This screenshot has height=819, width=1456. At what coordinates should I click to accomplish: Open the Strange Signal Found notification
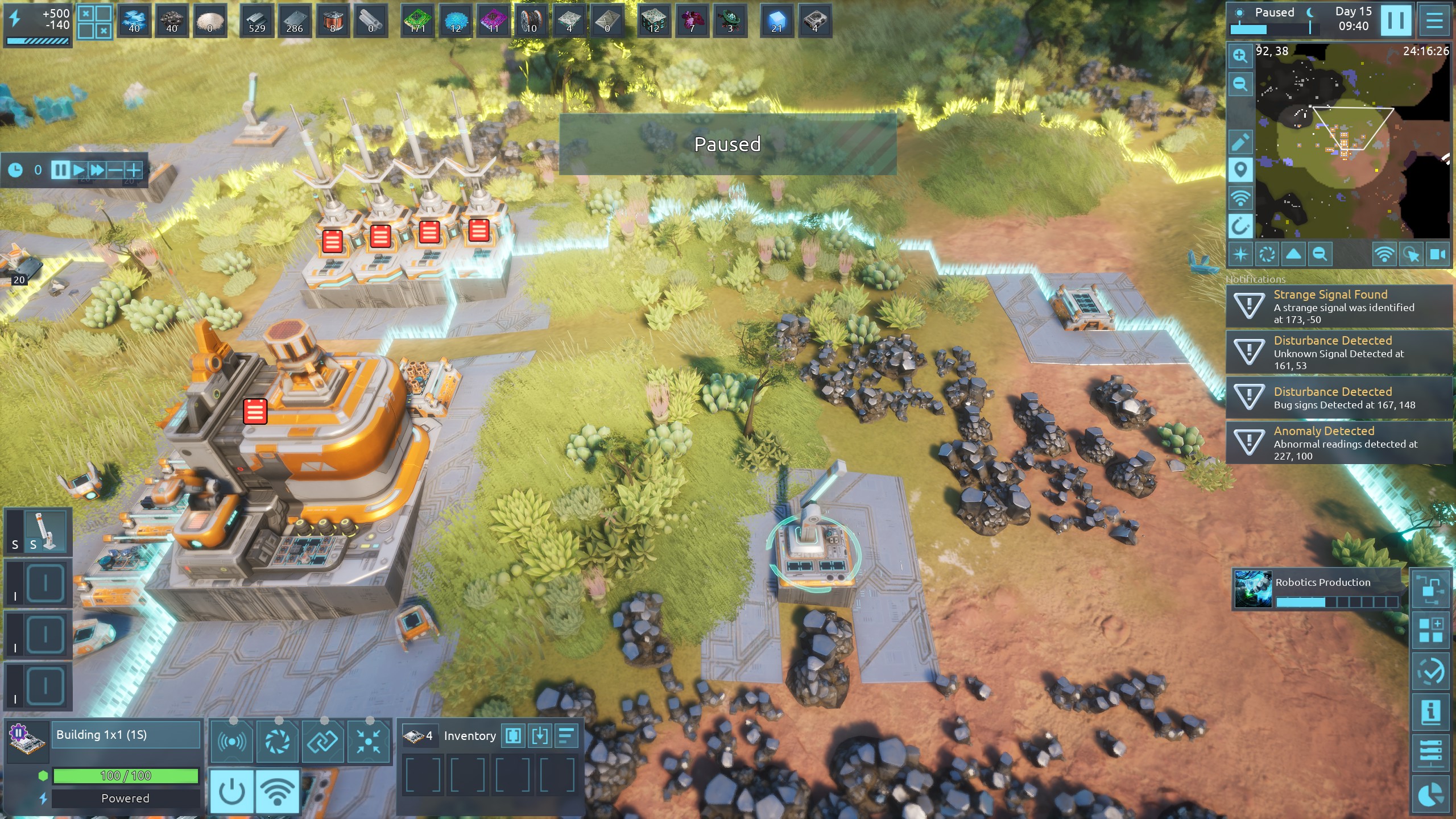pos(1339,307)
